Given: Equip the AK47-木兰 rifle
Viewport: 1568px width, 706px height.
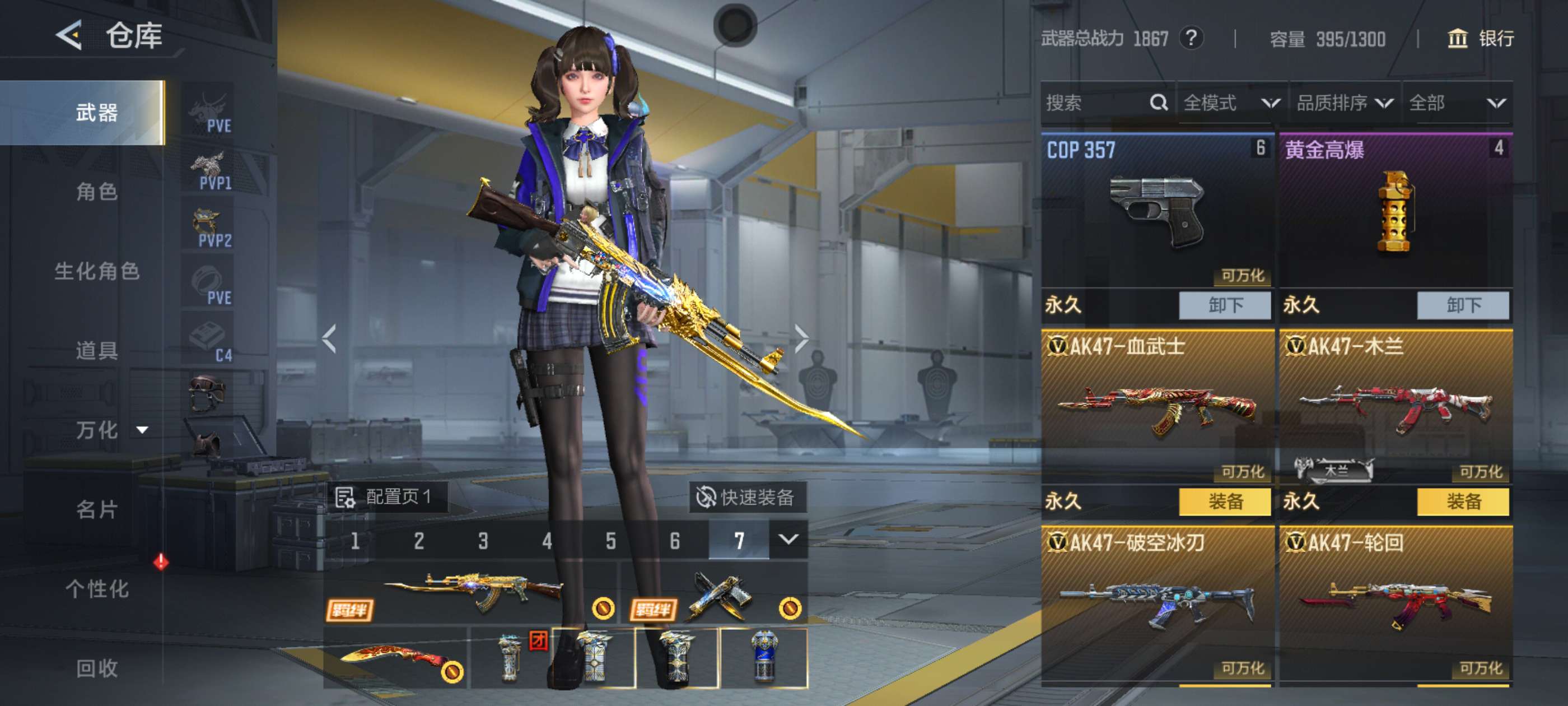Looking at the screenshot, I should coord(1463,502).
